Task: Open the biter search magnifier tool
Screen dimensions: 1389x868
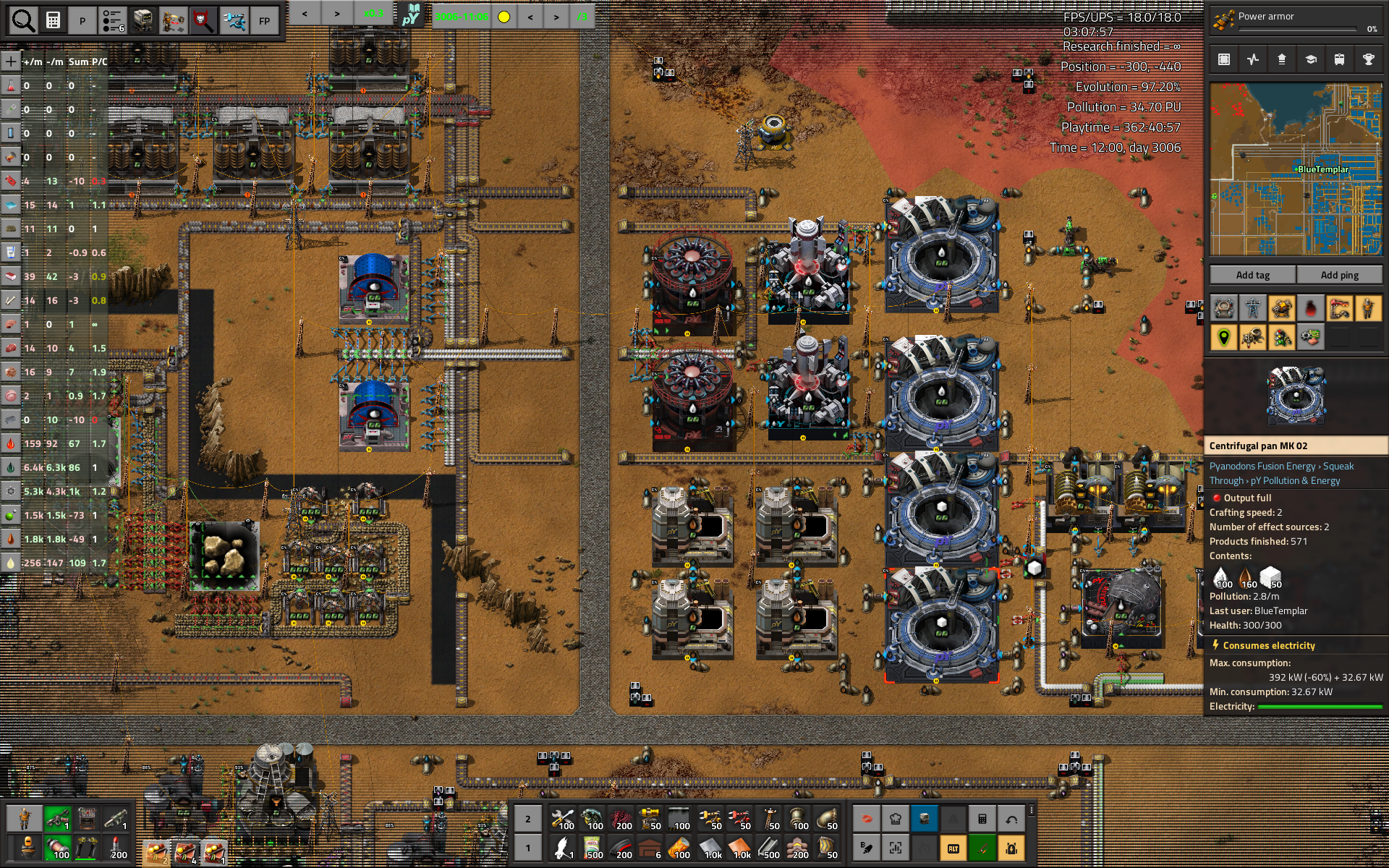Action: tap(203, 21)
